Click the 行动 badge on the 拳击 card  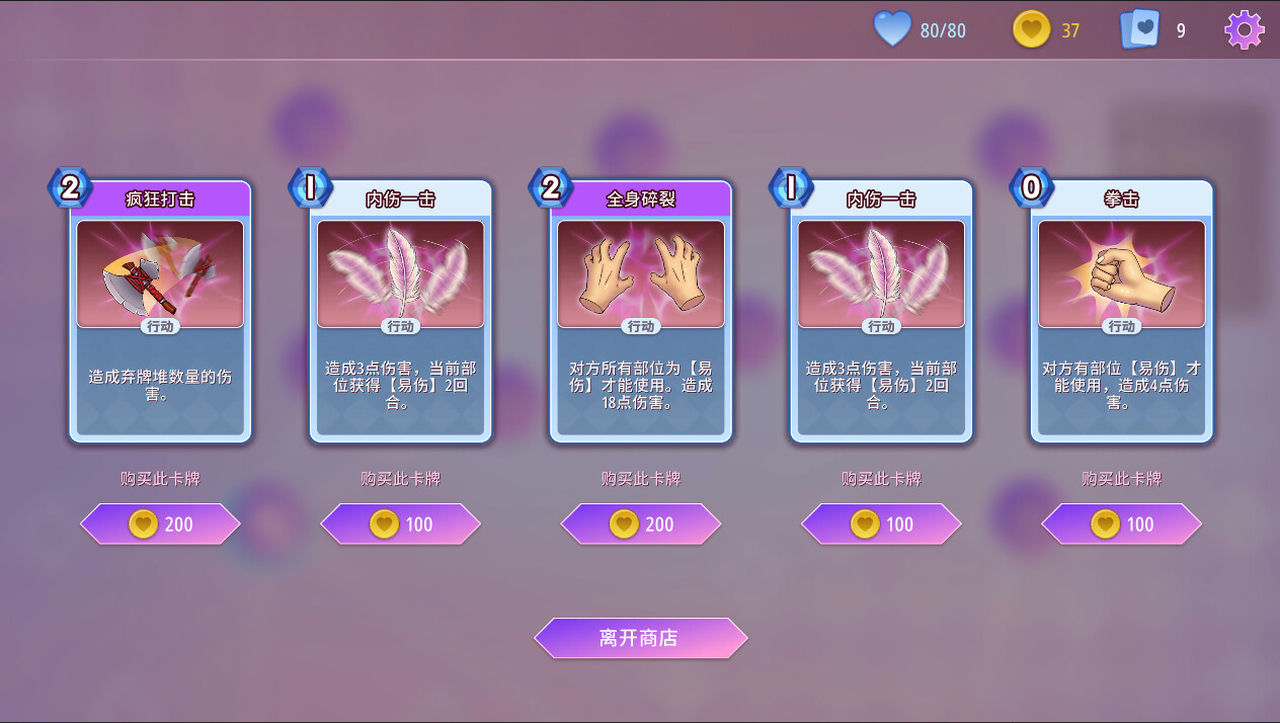click(x=1122, y=326)
